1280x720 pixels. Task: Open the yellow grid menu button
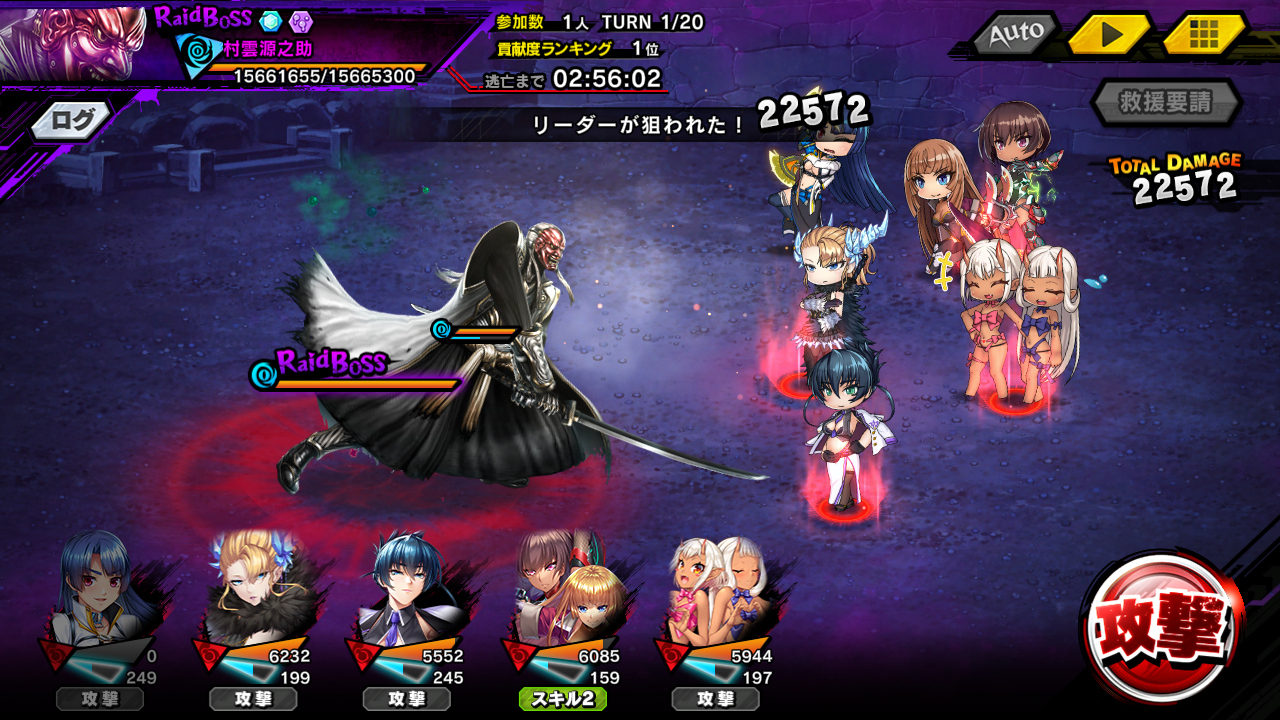pos(1203,34)
